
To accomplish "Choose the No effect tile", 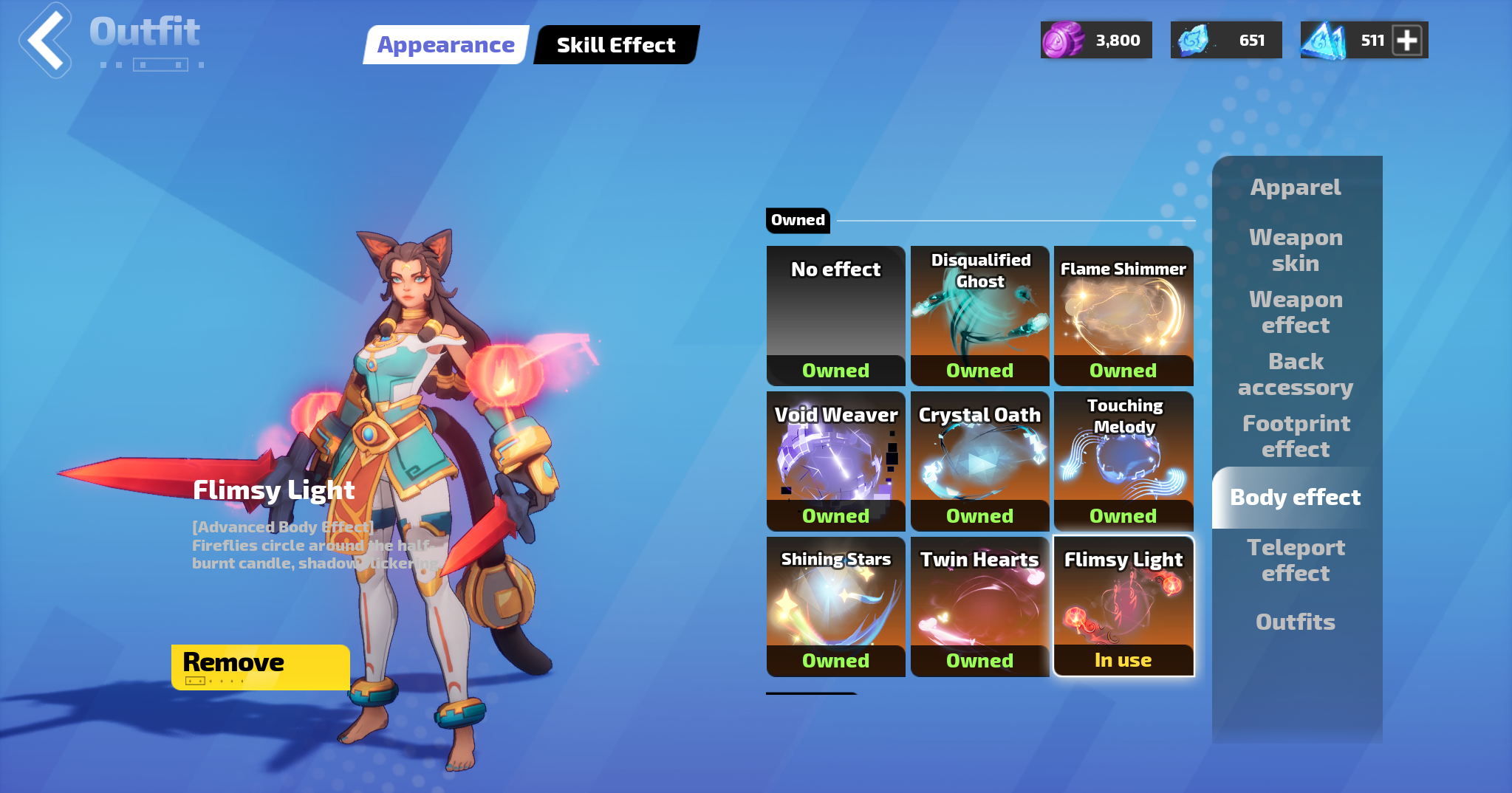I will coord(835,315).
